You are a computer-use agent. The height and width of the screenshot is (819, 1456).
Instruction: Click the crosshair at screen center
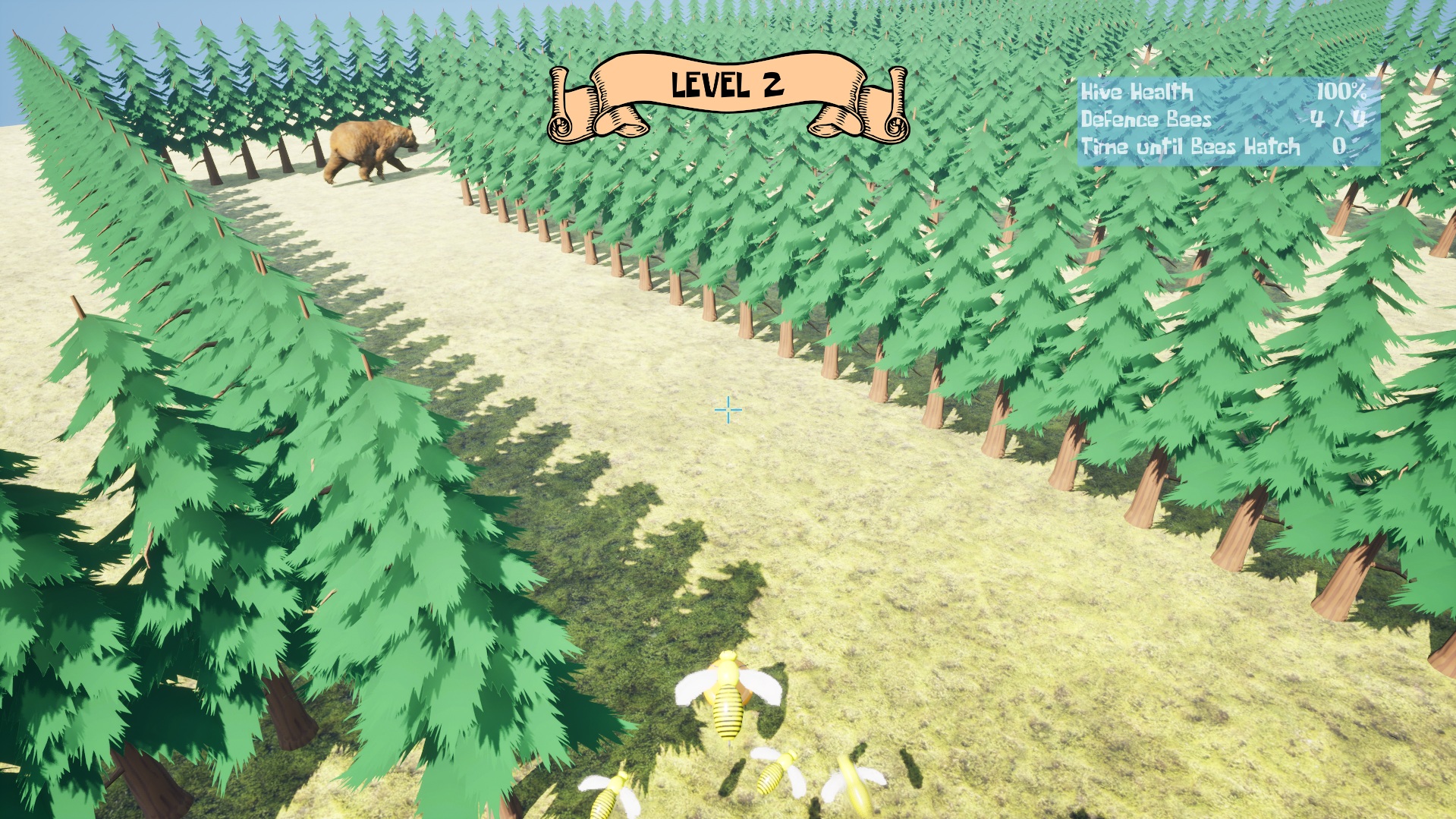point(727,409)
